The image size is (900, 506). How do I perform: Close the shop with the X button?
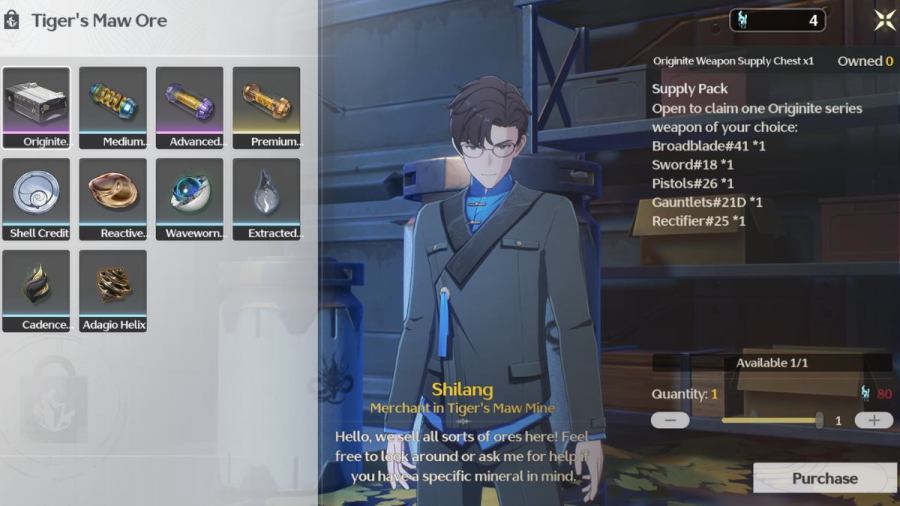884,20
